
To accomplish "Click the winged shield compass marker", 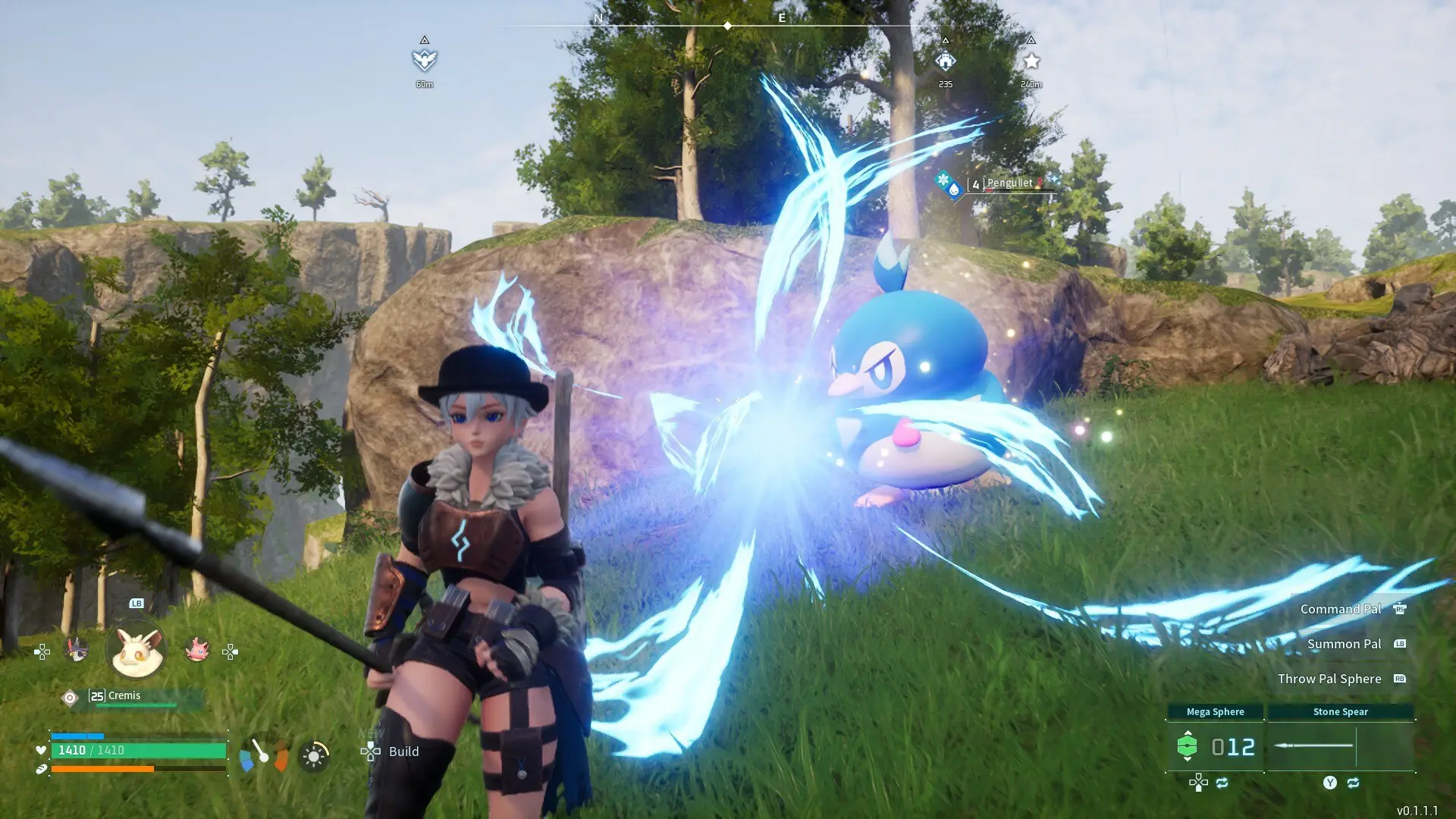I will (x=425, y=60).
